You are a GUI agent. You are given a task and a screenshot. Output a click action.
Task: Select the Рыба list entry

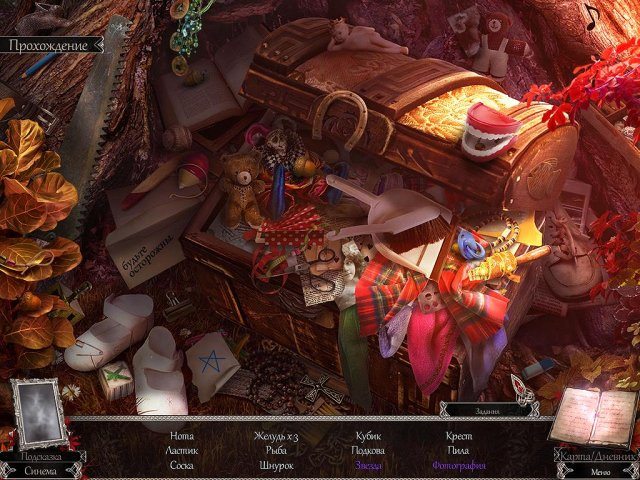276,451
